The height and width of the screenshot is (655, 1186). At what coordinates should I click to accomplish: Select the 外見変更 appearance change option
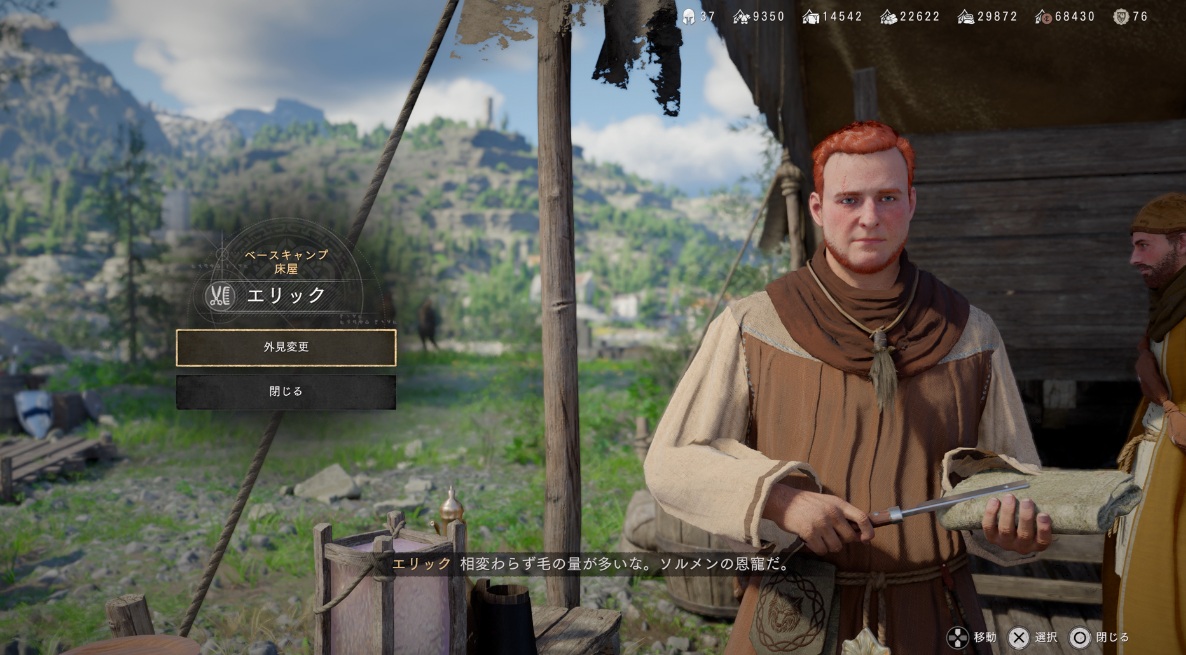coord(286,347)
